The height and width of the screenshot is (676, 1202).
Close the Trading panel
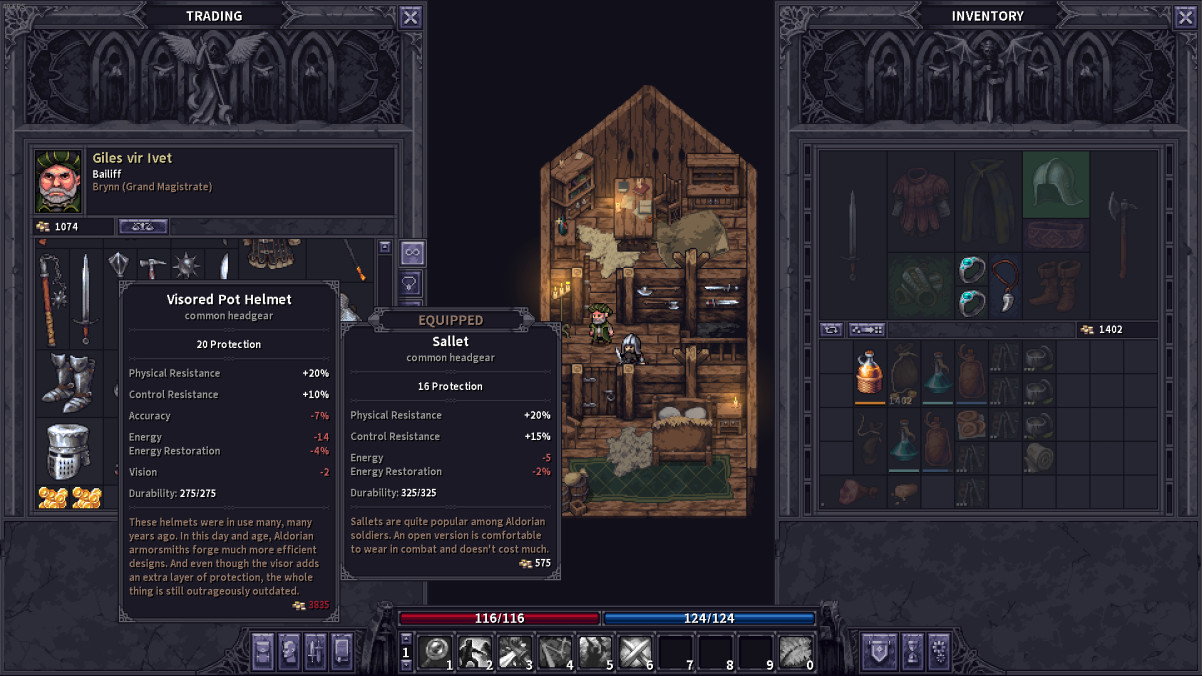410,16
